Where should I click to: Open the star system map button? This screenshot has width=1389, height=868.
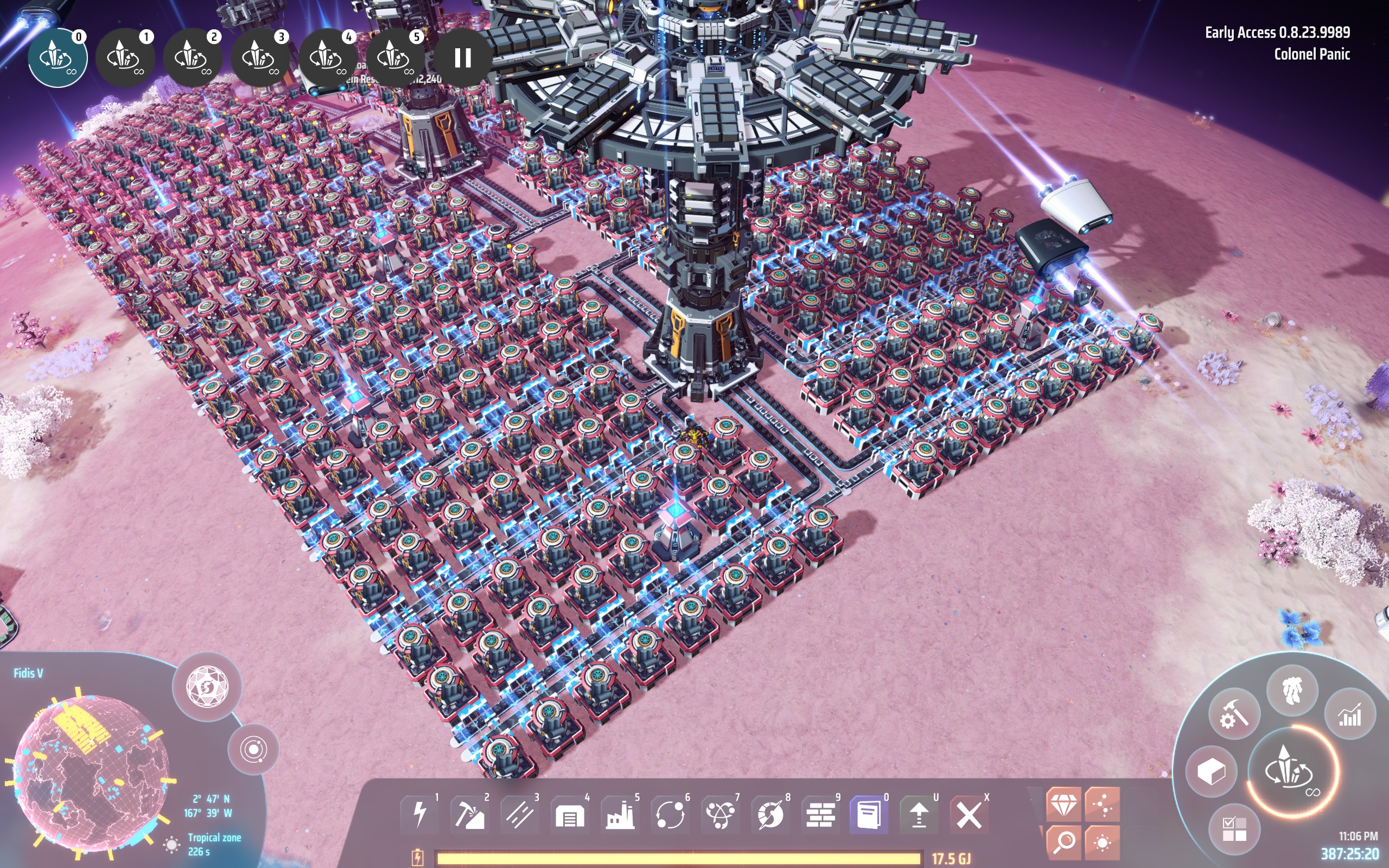253,749
